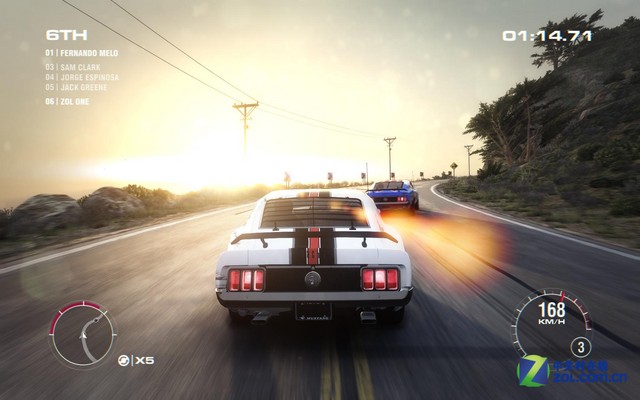Select Jack Greene's standings entry
Image resolution: width=640 pixels, height=400 pixels.
[78, 87]
